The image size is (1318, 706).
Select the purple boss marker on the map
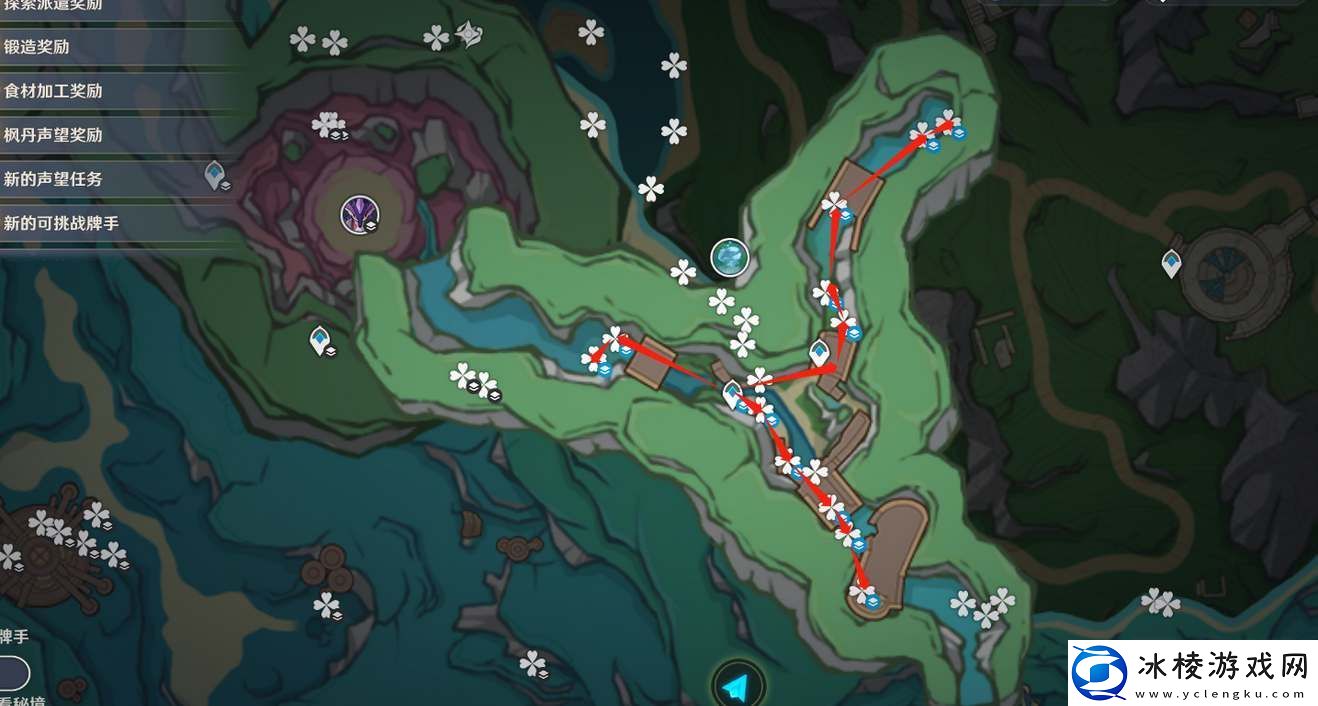[357, 214]
